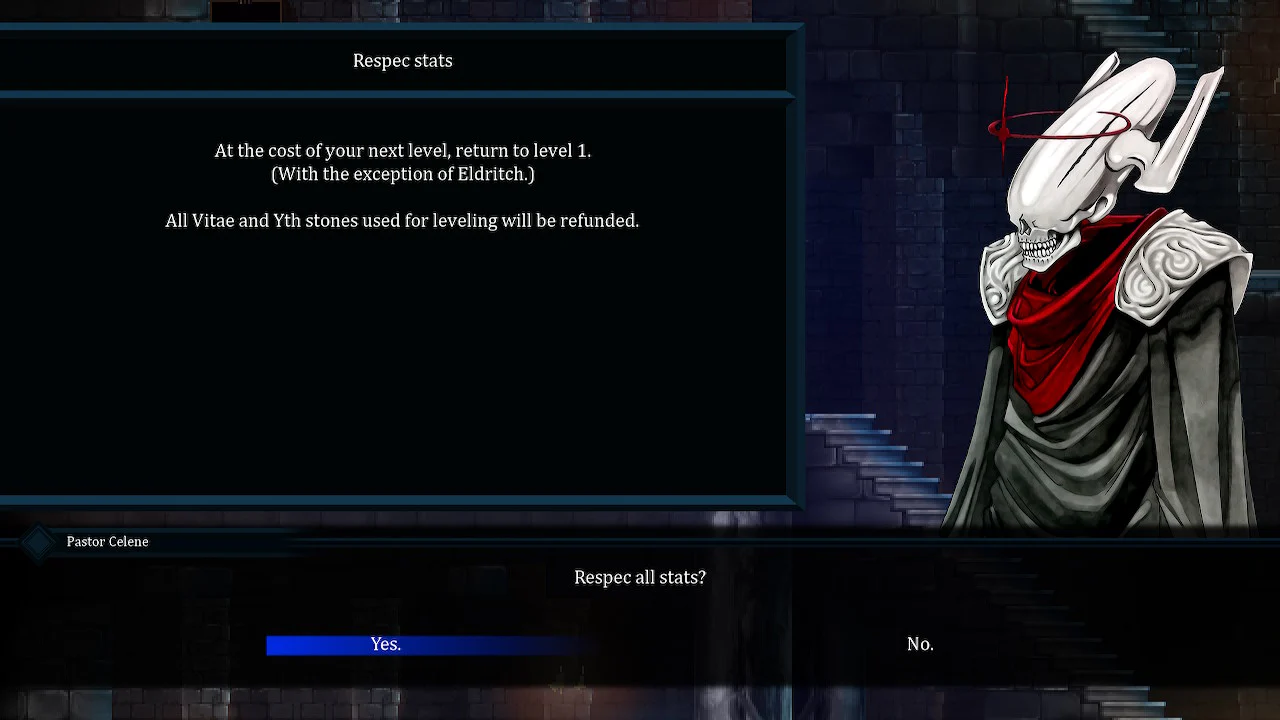Click the Eldritch exception text
Image resolution: width=1280 pixels, height=720 pixels.
[402, 173]
